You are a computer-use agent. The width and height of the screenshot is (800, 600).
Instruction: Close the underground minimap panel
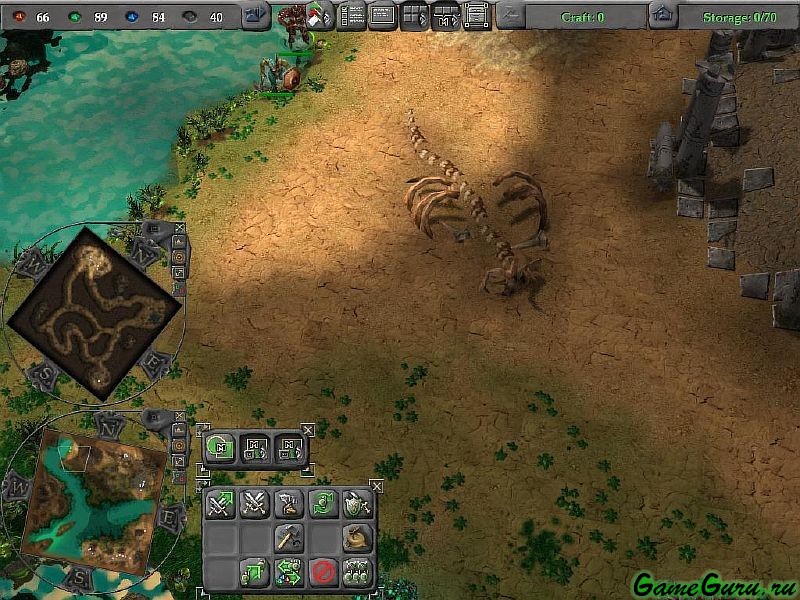[x=180, y=228]
